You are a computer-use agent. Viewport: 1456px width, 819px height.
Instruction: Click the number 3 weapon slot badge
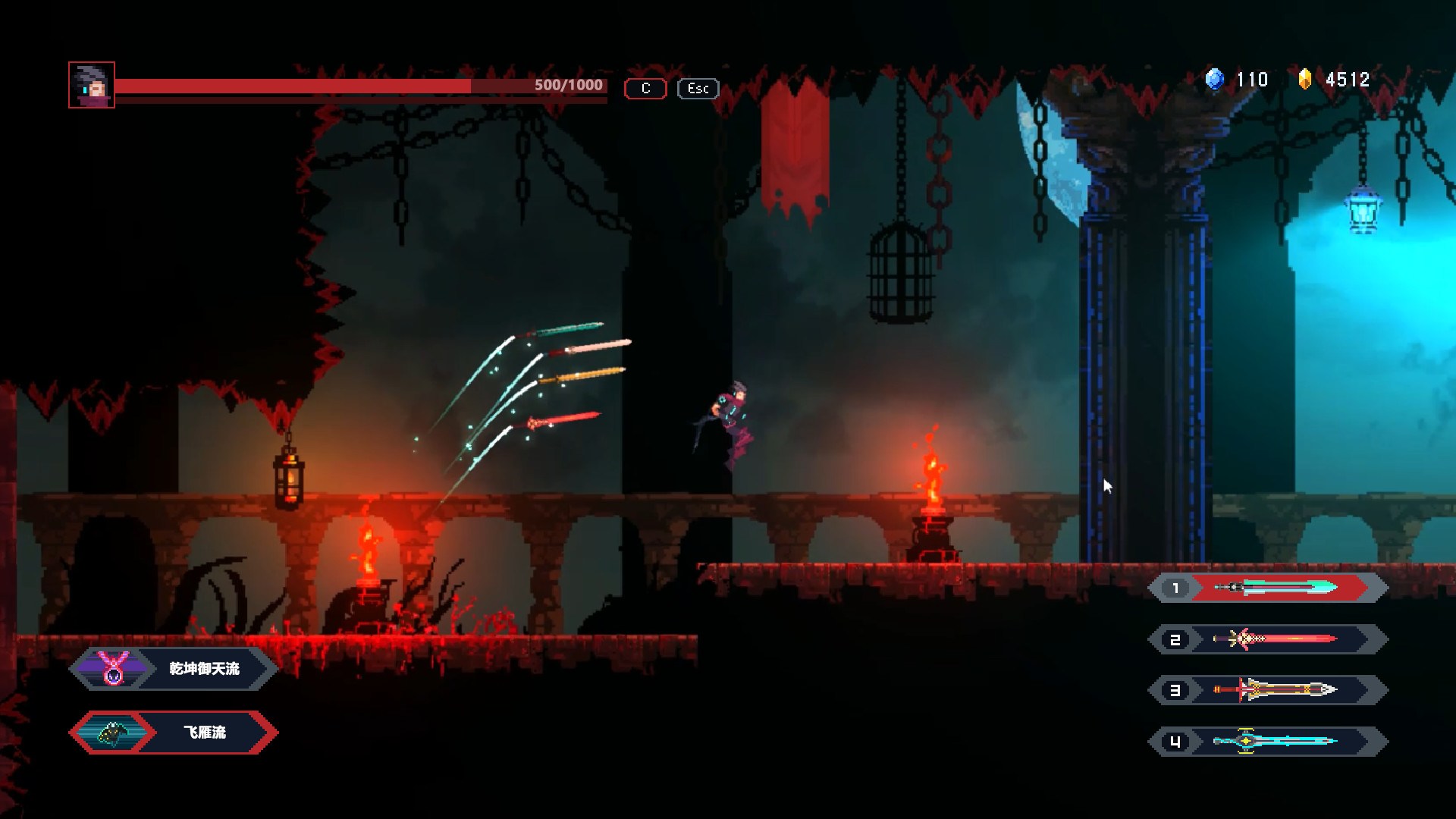point(1175,690)
